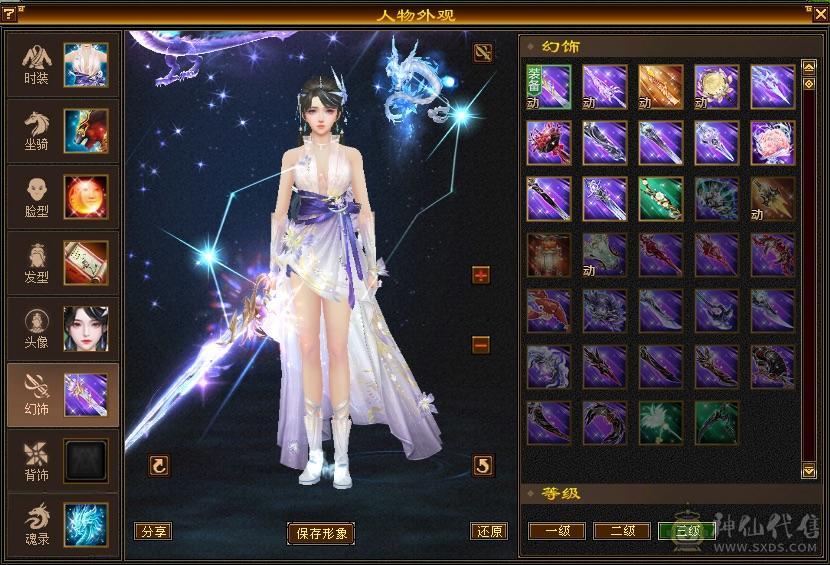
Task: Select the equipped 装备 weapon skin slot
Action: coord(549,87)
